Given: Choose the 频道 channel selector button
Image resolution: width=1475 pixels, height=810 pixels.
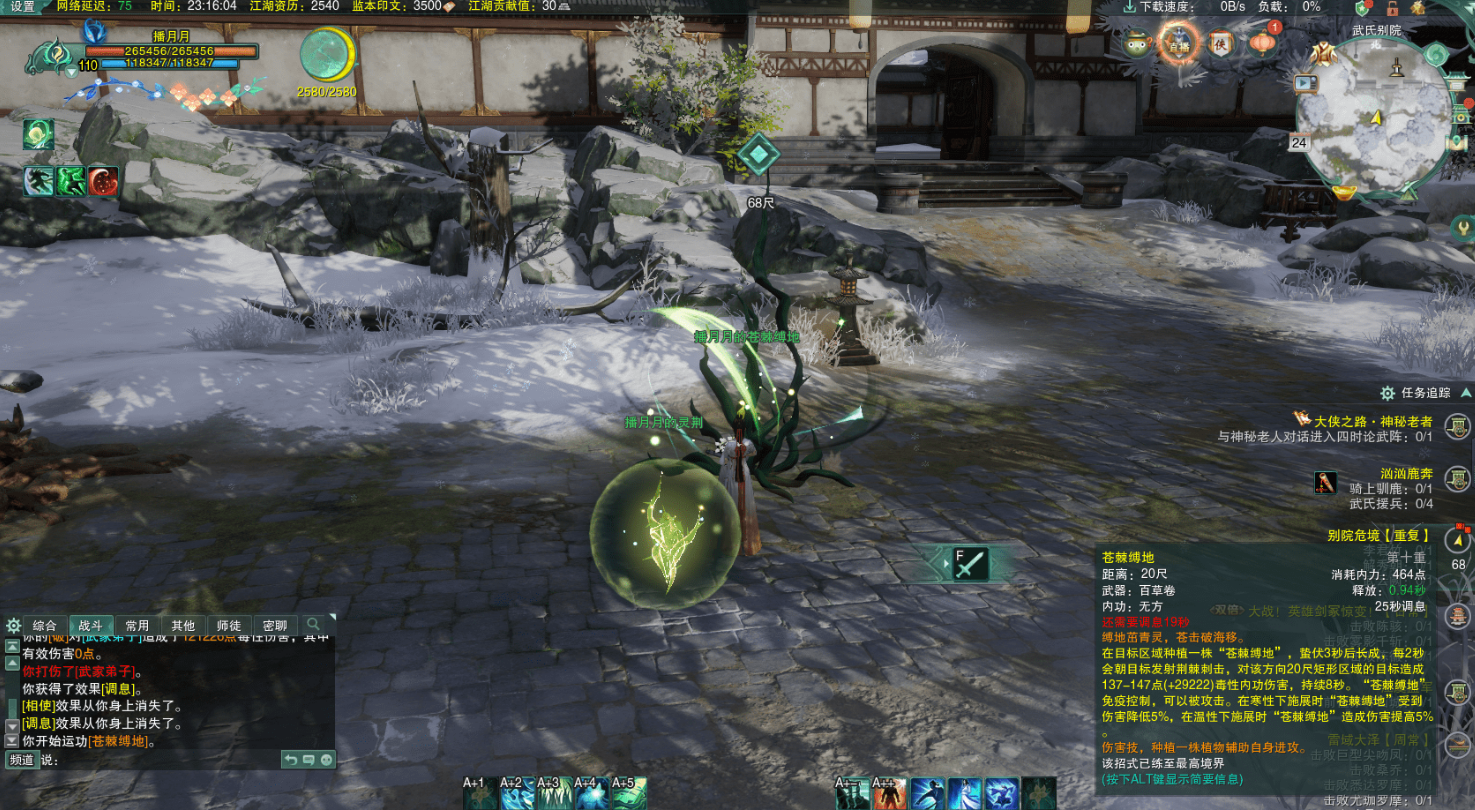Looking at the screenshot, I should pyautogui.click(x=21, y=760).
